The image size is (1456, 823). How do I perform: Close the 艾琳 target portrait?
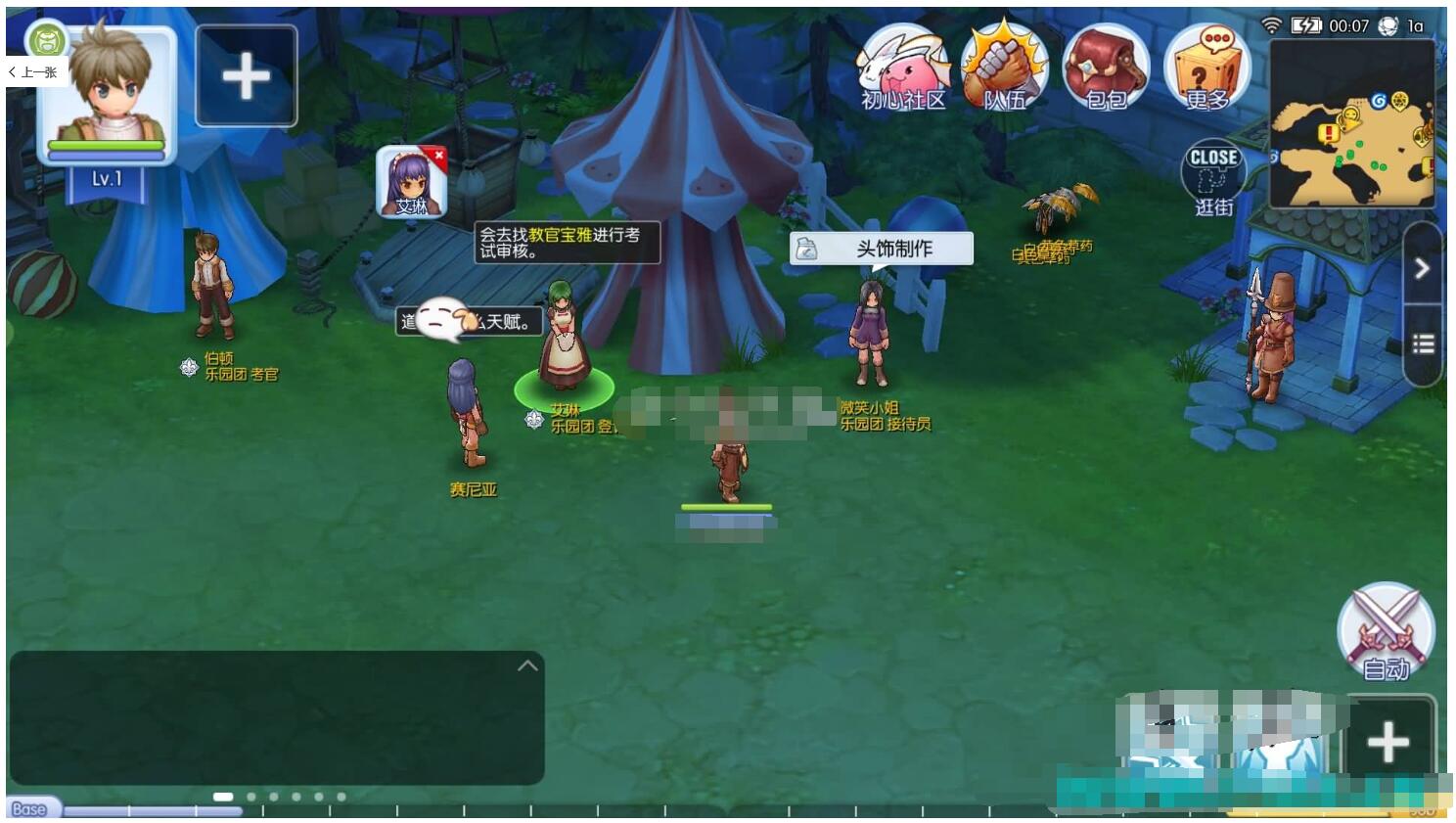click(x=439, y=155)
